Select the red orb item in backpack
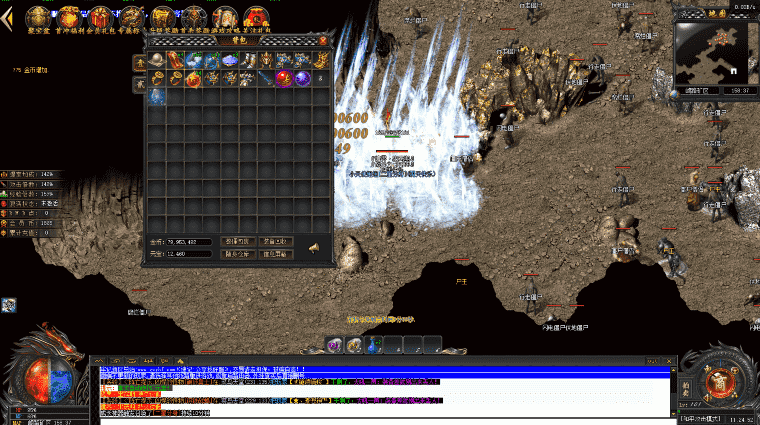The height and width of the screenshot is (425, 760). pos(283,78)
